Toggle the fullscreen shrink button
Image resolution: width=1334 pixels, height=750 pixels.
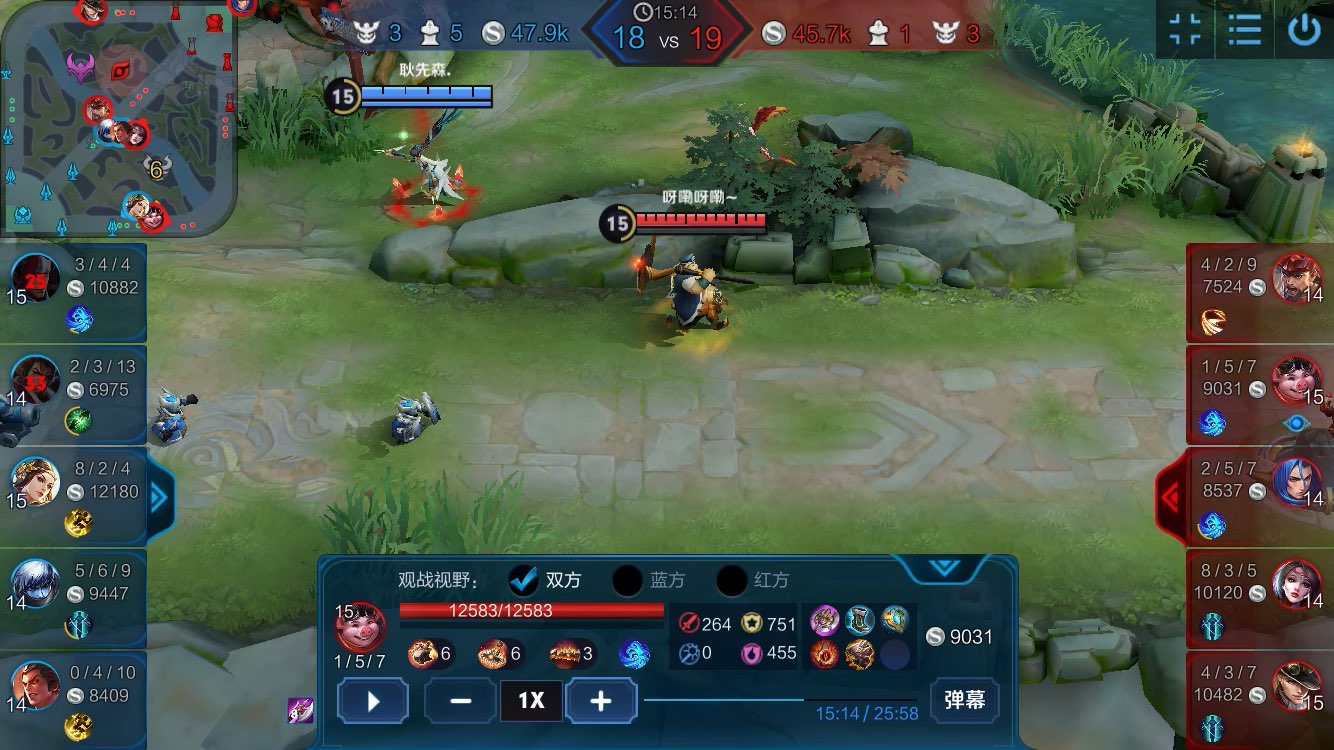1185,30
